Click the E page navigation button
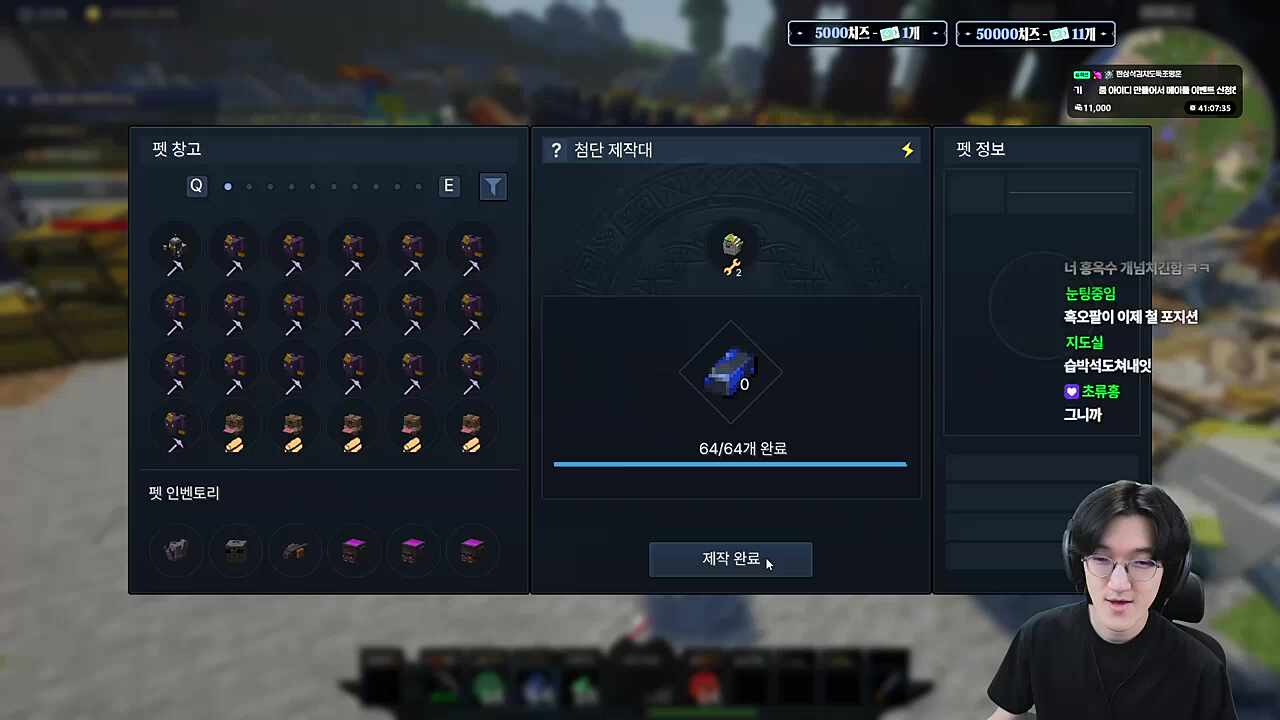Image resolution: width=1280 pixels, height=720 pixels. [x=448, y=186]
